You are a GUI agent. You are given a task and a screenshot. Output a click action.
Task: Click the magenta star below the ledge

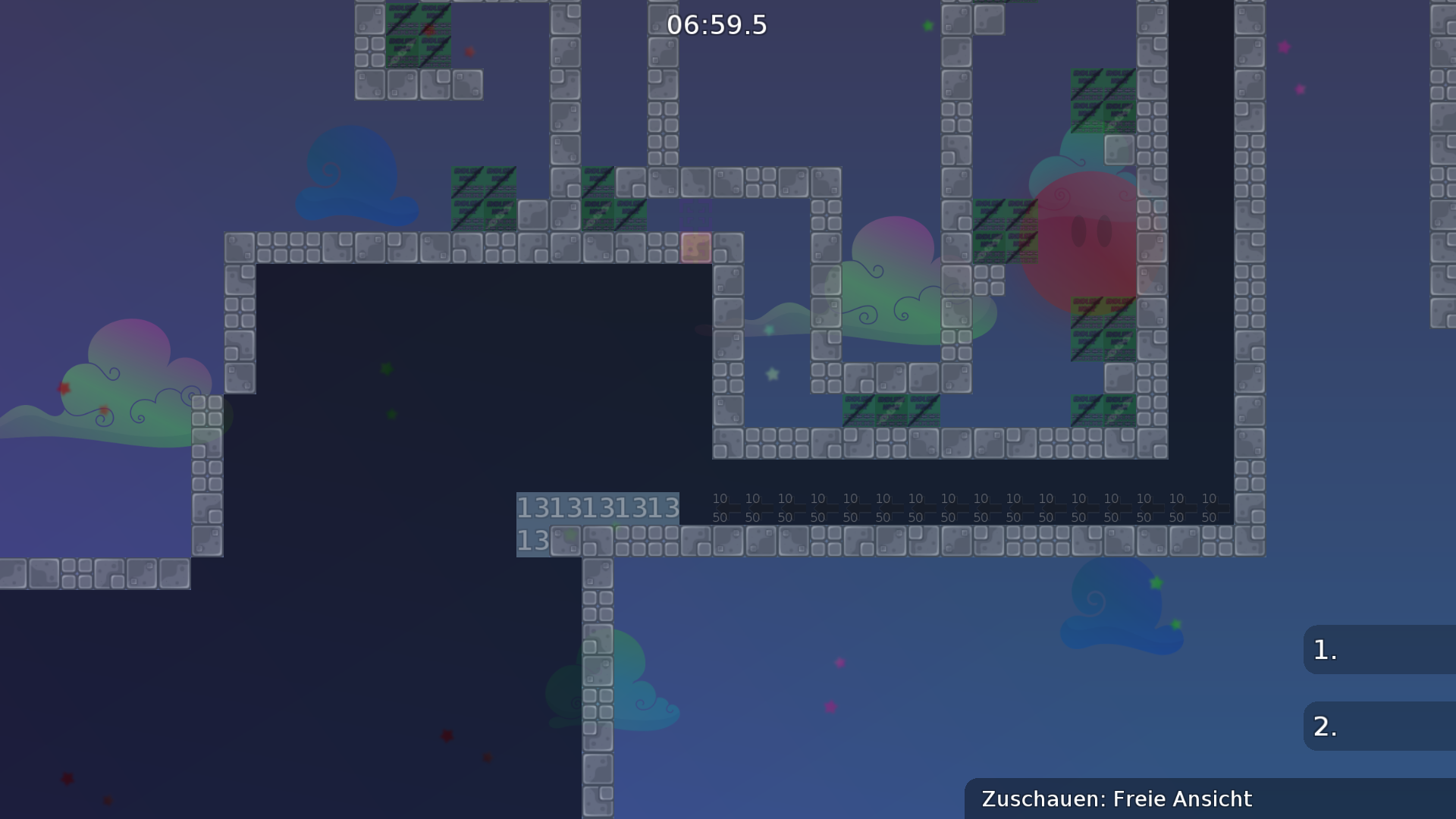tap(839, 662)
